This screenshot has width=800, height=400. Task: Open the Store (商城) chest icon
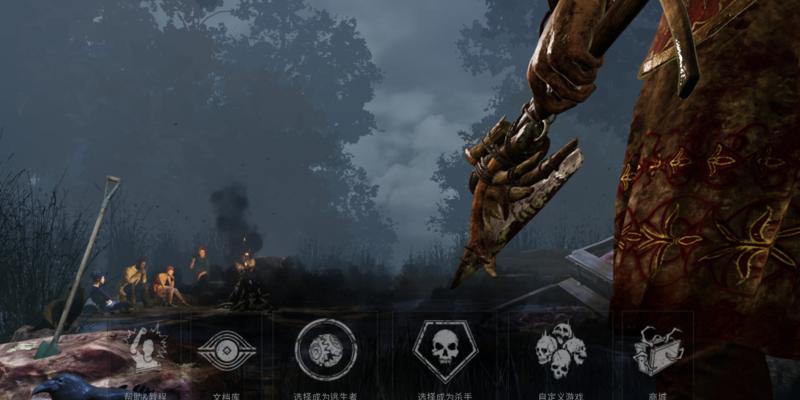click(657, 351)
